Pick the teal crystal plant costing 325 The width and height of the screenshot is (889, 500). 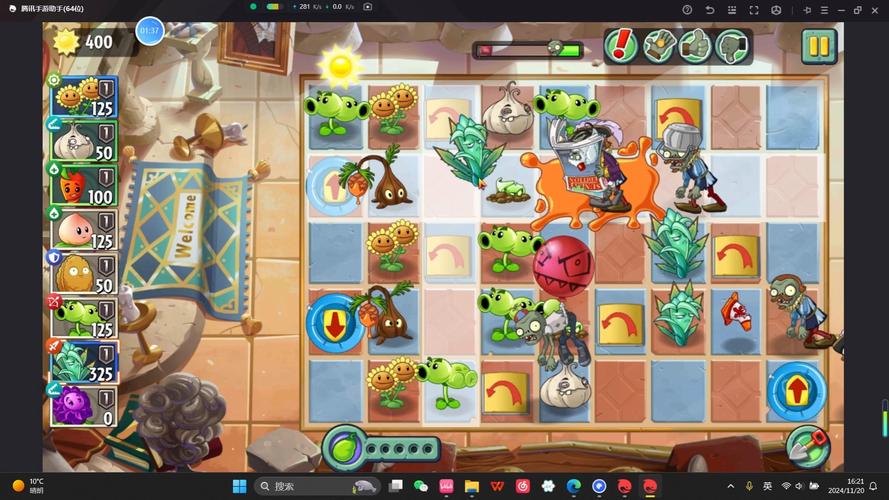(x=84, y=361)
